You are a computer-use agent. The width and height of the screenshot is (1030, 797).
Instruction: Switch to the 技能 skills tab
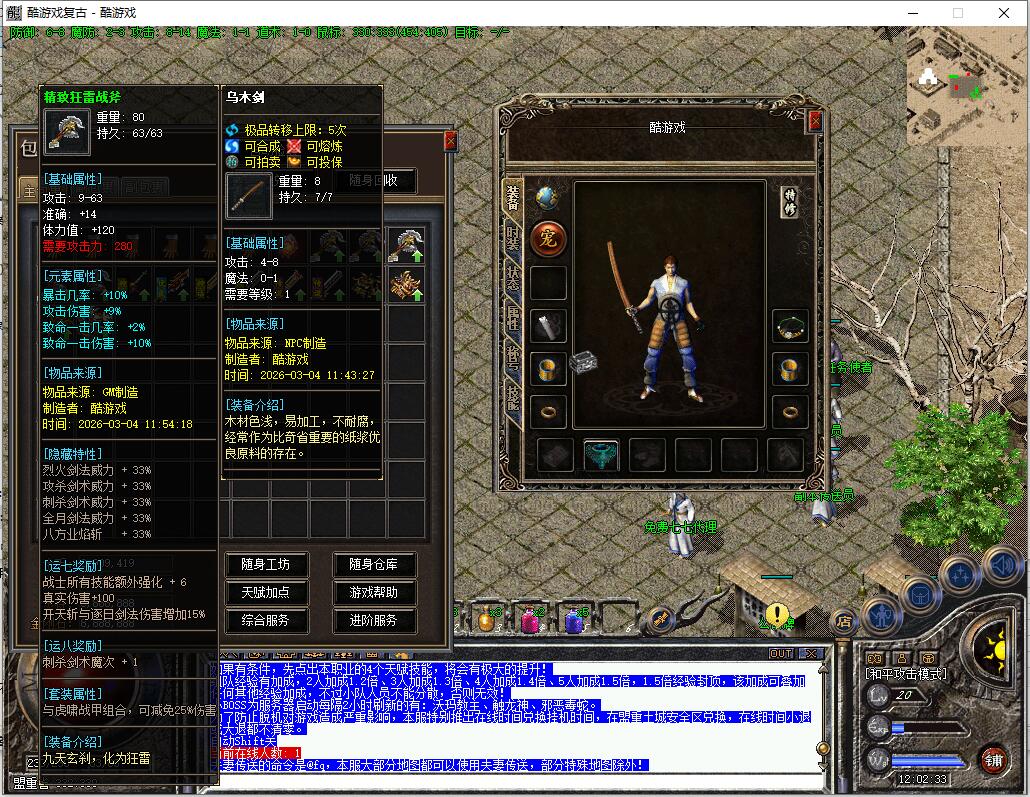coord(513,398)
